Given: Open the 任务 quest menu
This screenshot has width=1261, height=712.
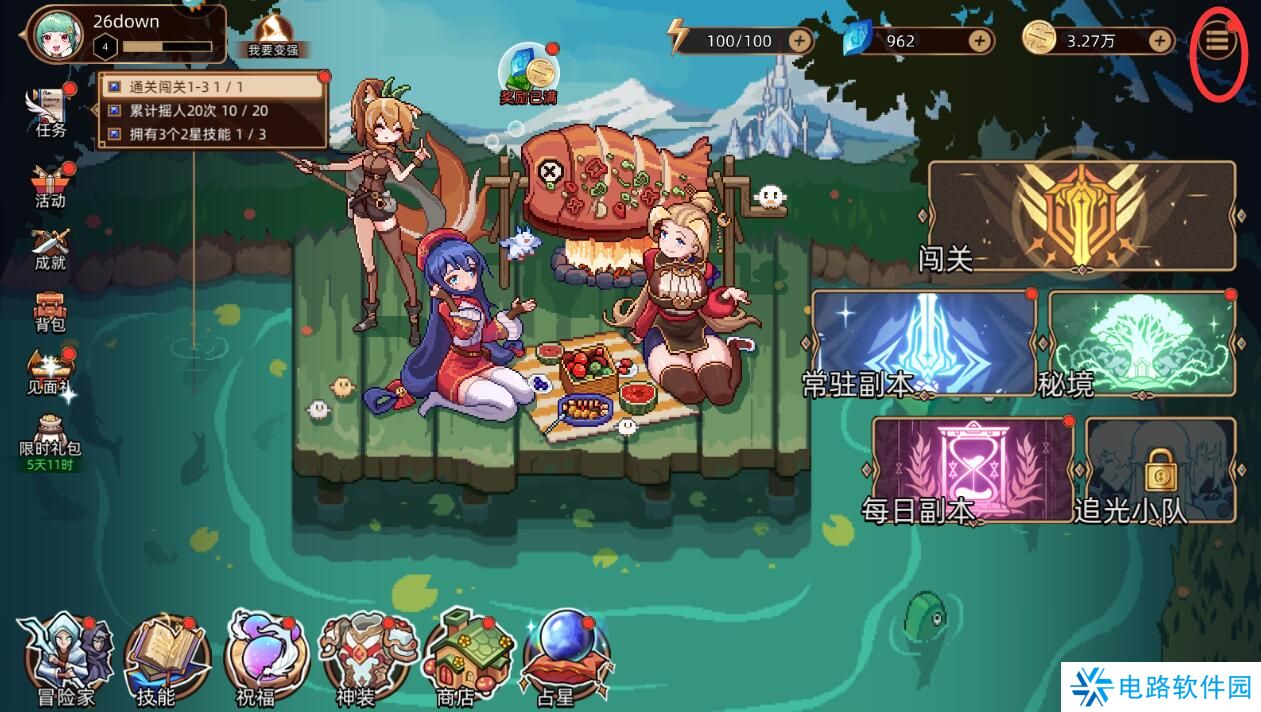Looking at the screenshot, I should coord(50,111).
